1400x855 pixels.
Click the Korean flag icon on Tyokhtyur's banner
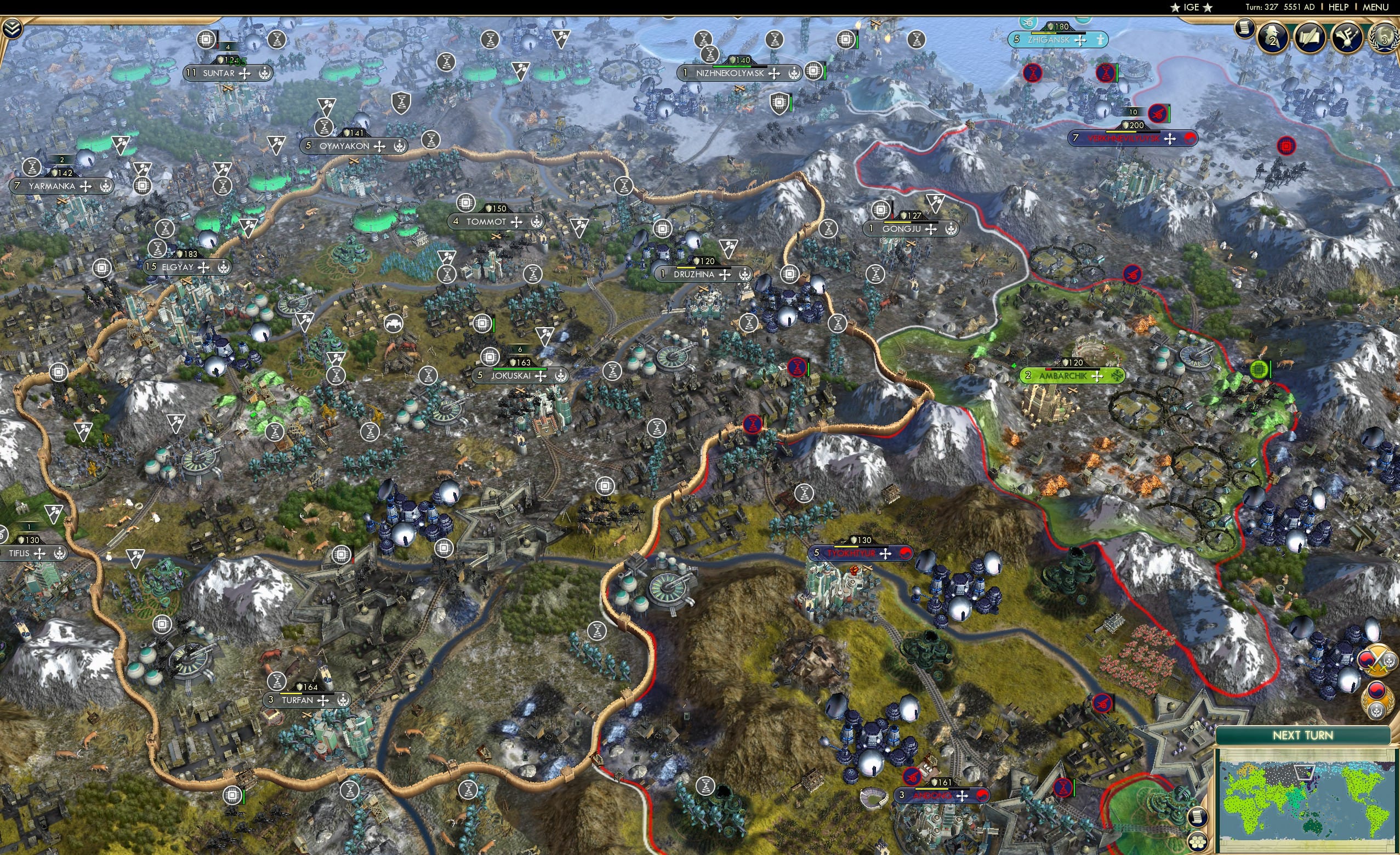[x=905, y=554]
